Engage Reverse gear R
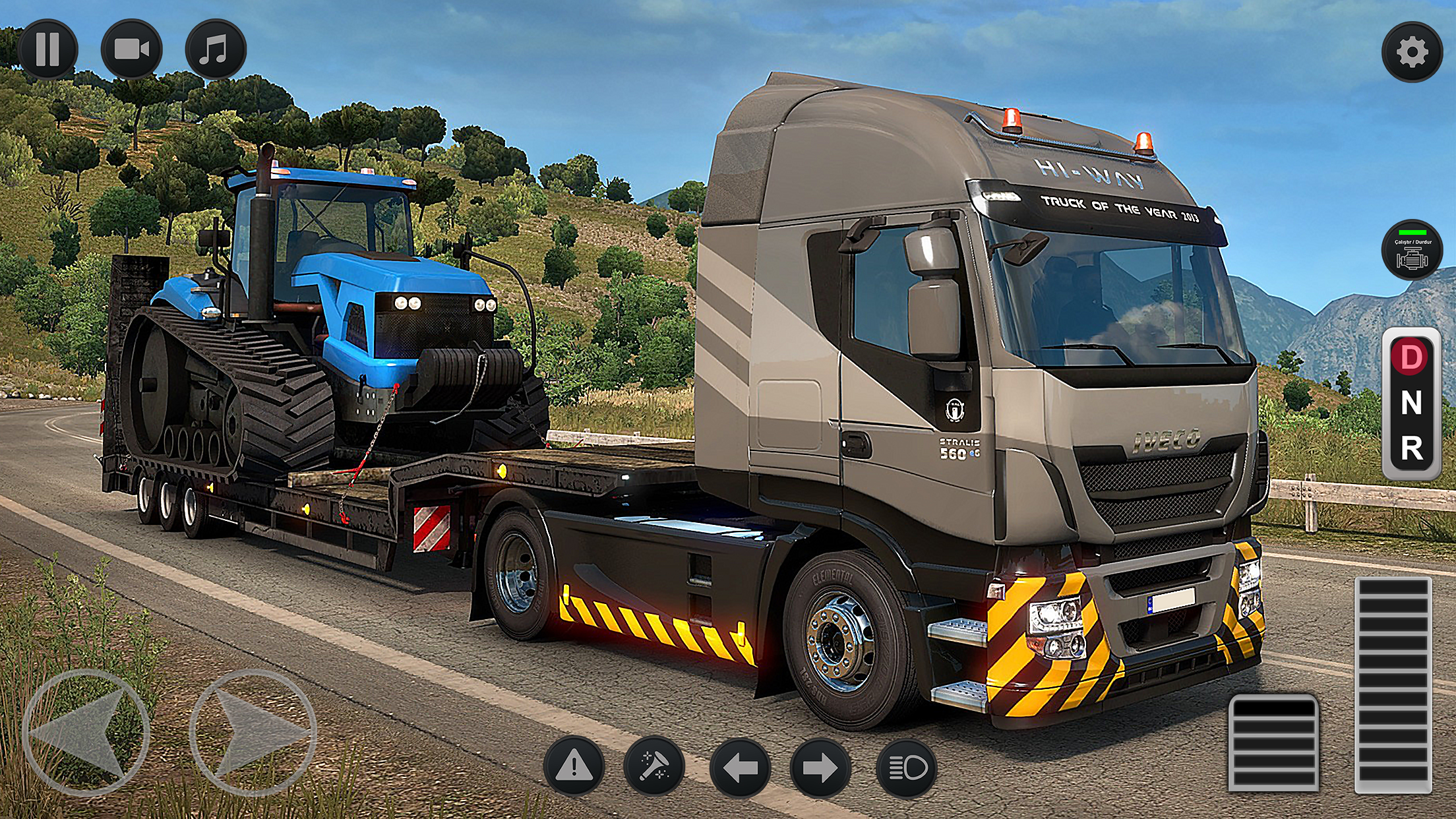1456x819 pixels. (1410, 449)
